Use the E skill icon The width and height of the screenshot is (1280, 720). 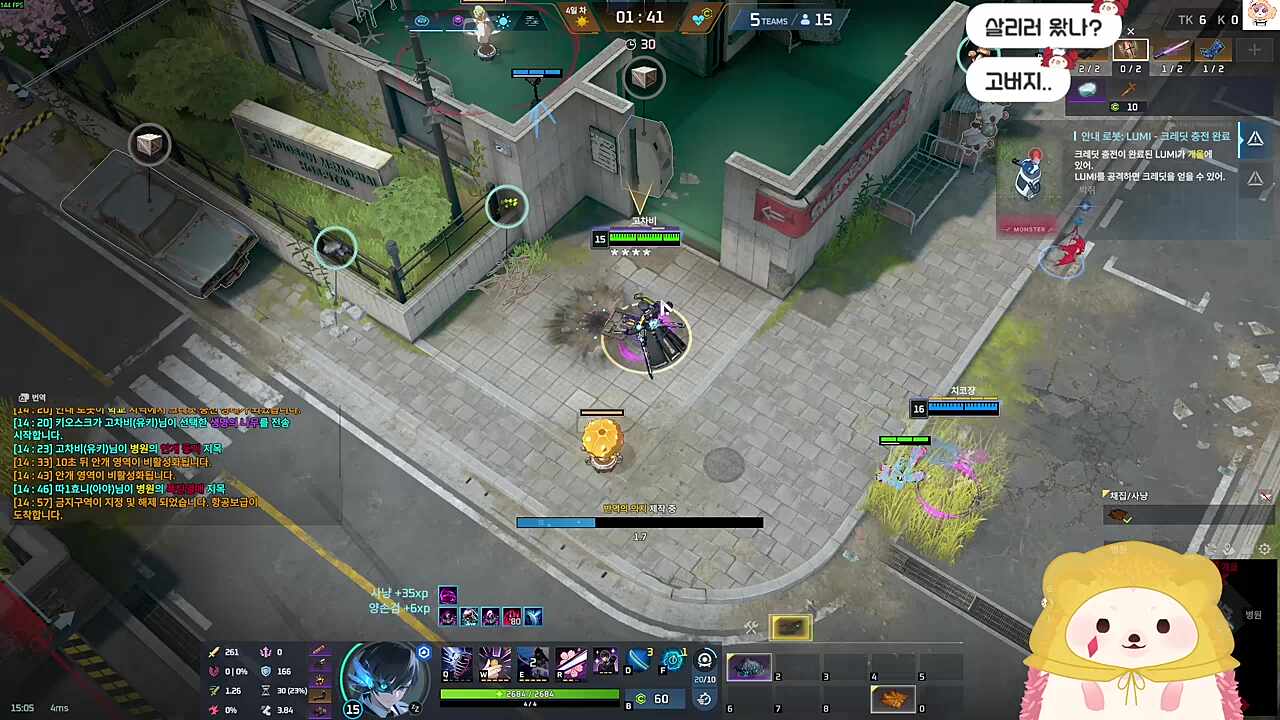point(531,663)
